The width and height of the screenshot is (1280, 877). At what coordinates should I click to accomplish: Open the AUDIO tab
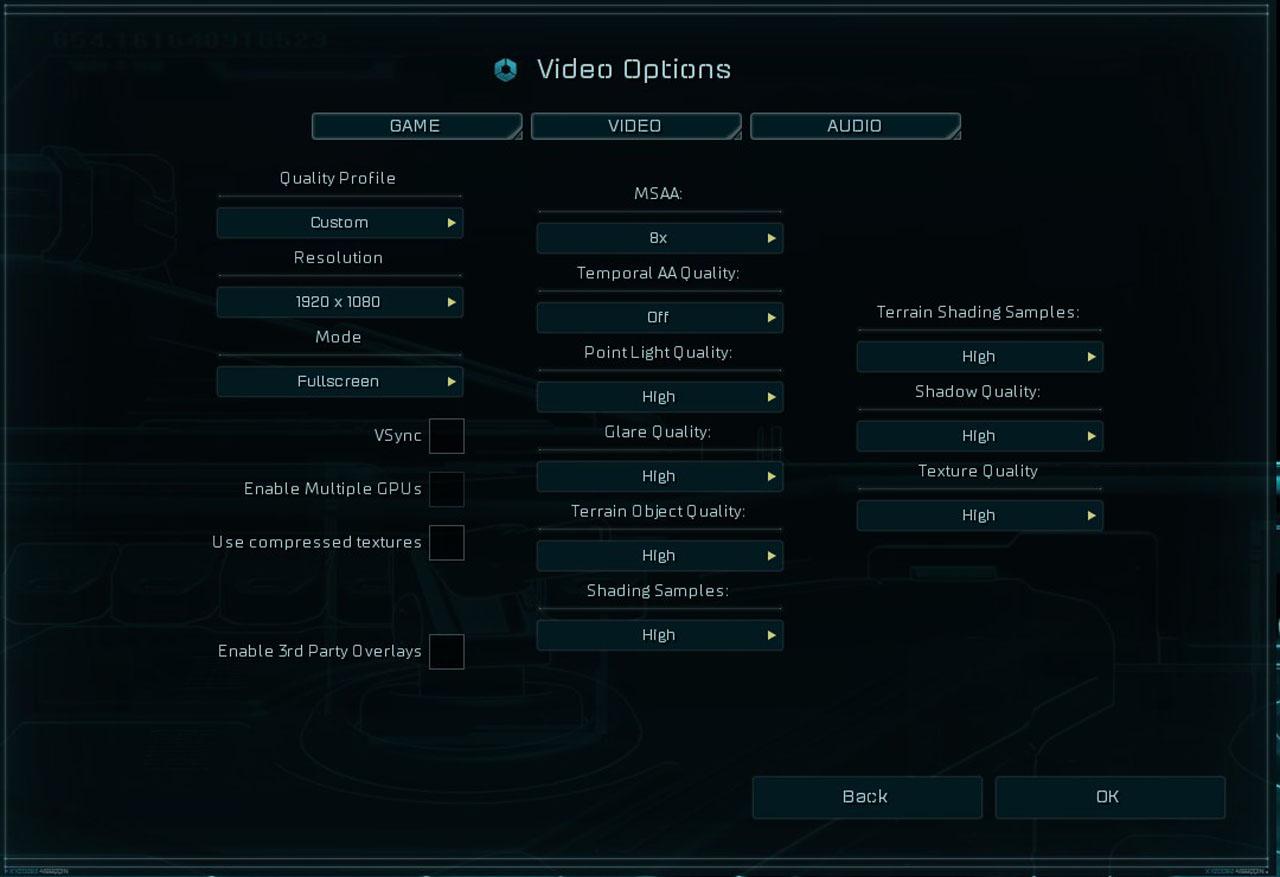click(x=854, y=126)
